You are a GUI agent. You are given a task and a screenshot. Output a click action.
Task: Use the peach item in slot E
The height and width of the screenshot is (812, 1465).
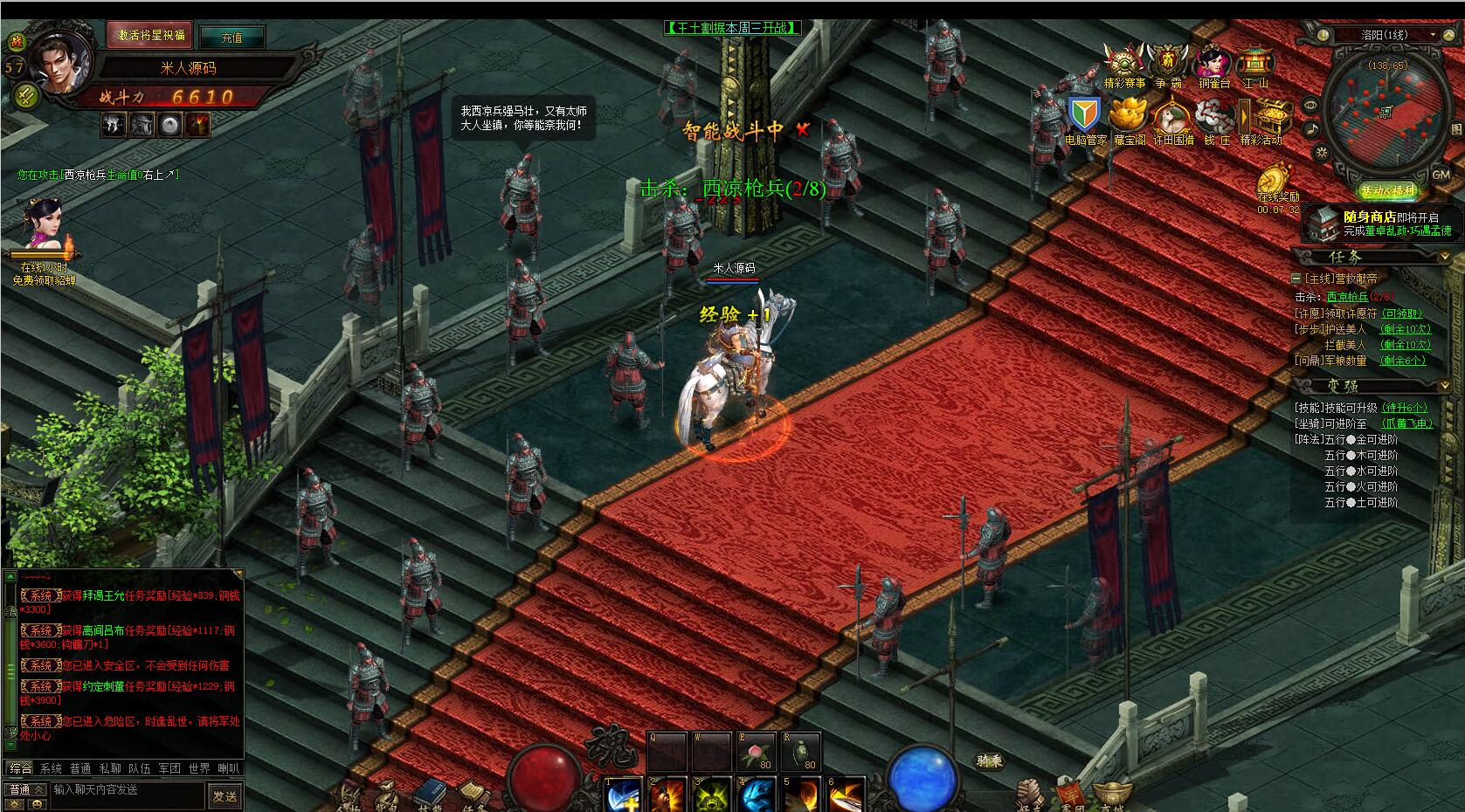point(754,750)
